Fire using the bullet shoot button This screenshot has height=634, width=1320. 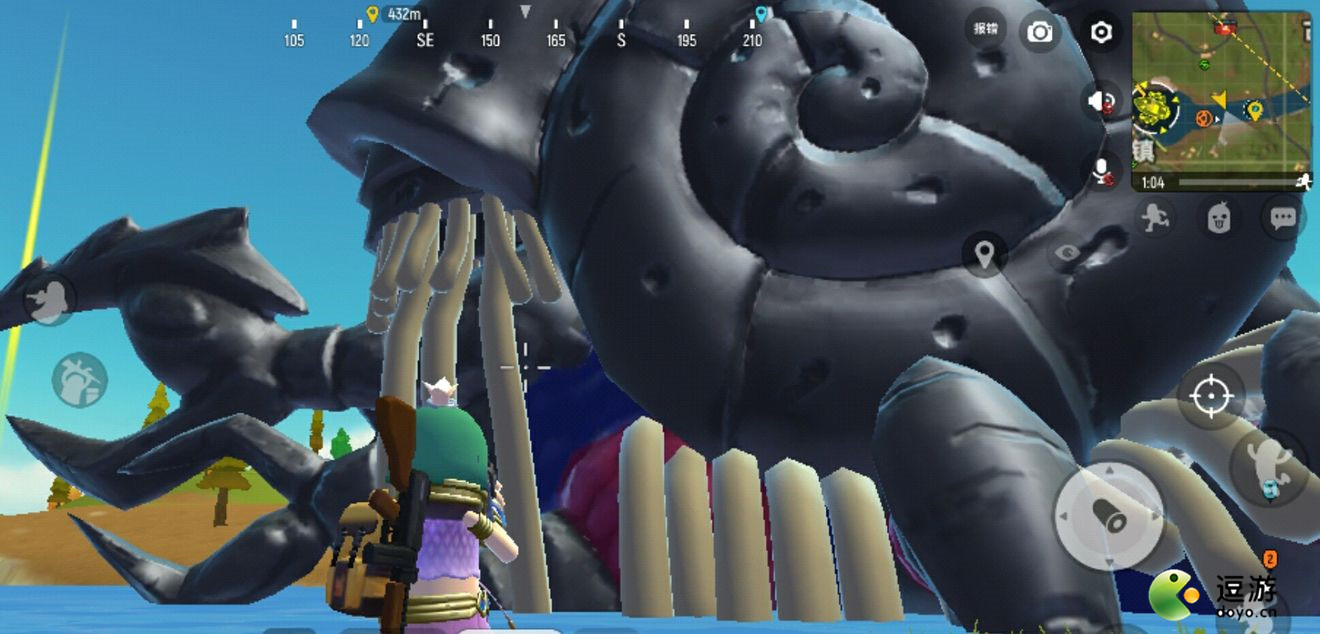pyautogui.click(x=1107, y=517)
